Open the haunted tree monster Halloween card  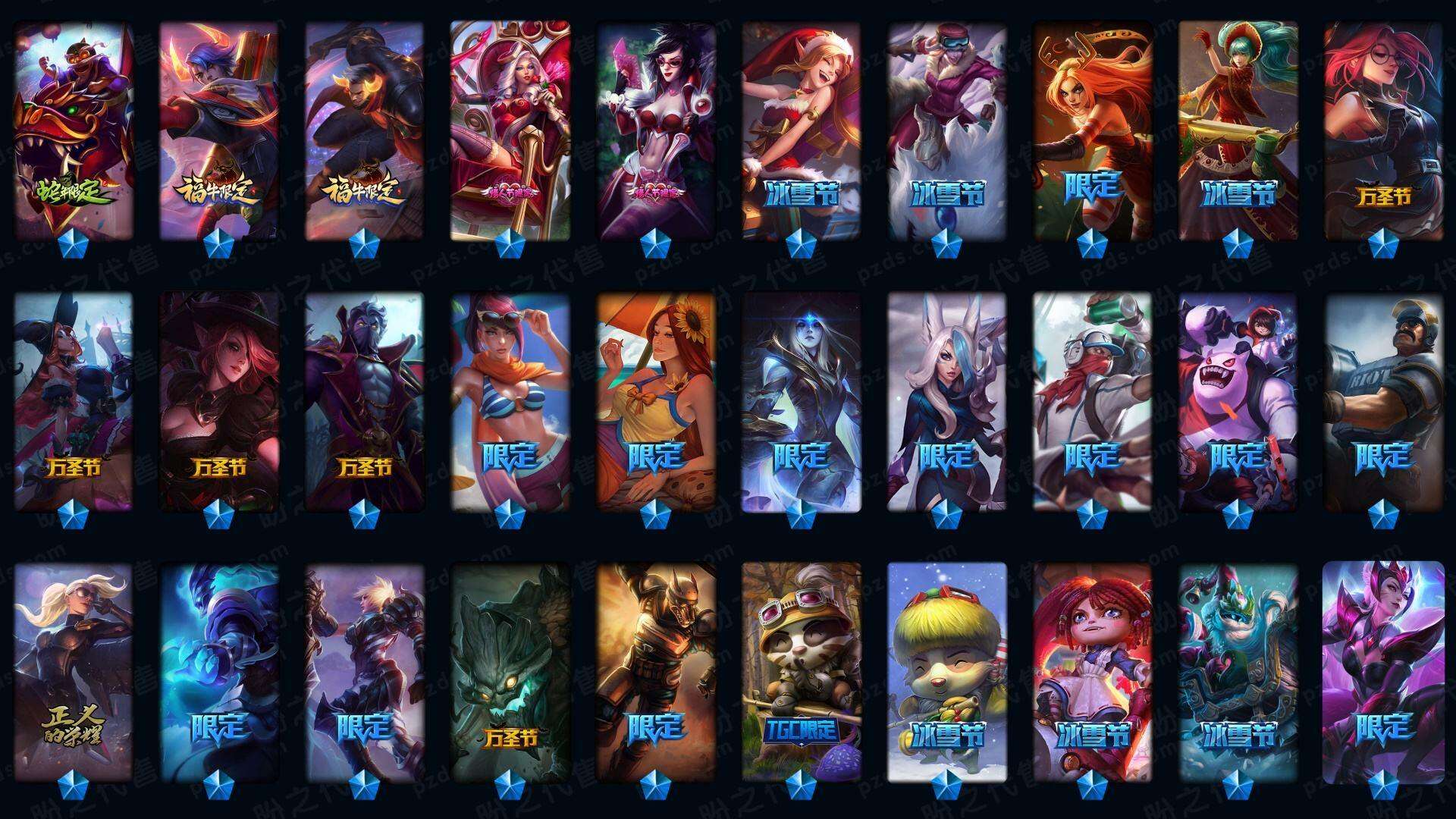pyautogui.click(x=510, y=671)
